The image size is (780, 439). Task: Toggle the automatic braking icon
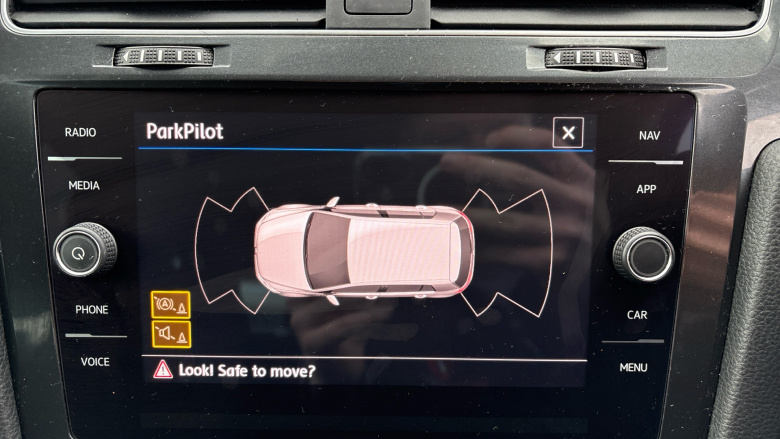coord(170,305)
